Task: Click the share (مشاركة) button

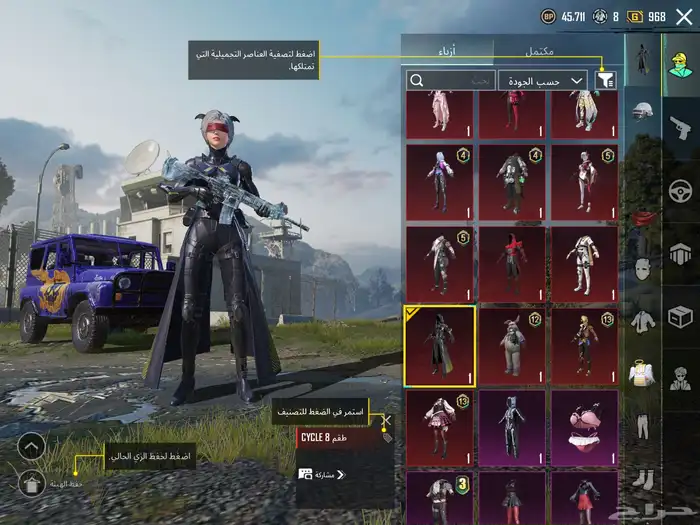Action: (322, 474)
